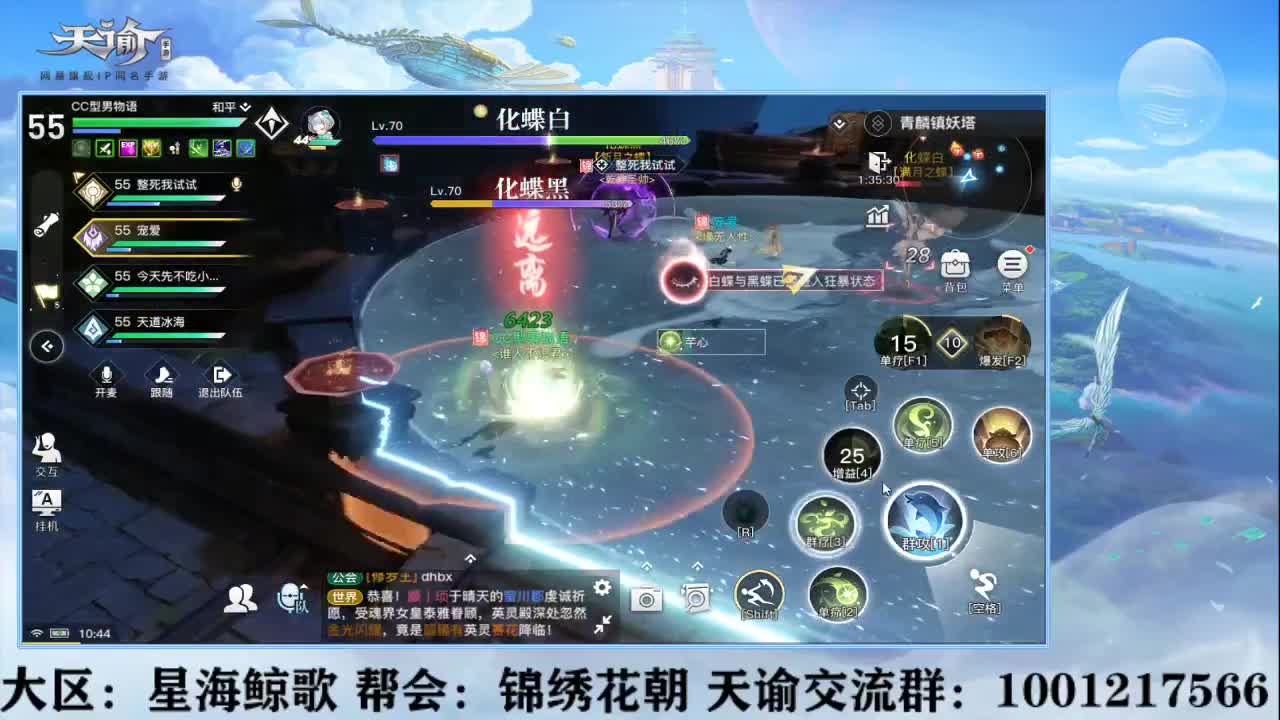Use the 单疗[5] healing skill
Screen dimensions: 1280x720
point(921,424)
